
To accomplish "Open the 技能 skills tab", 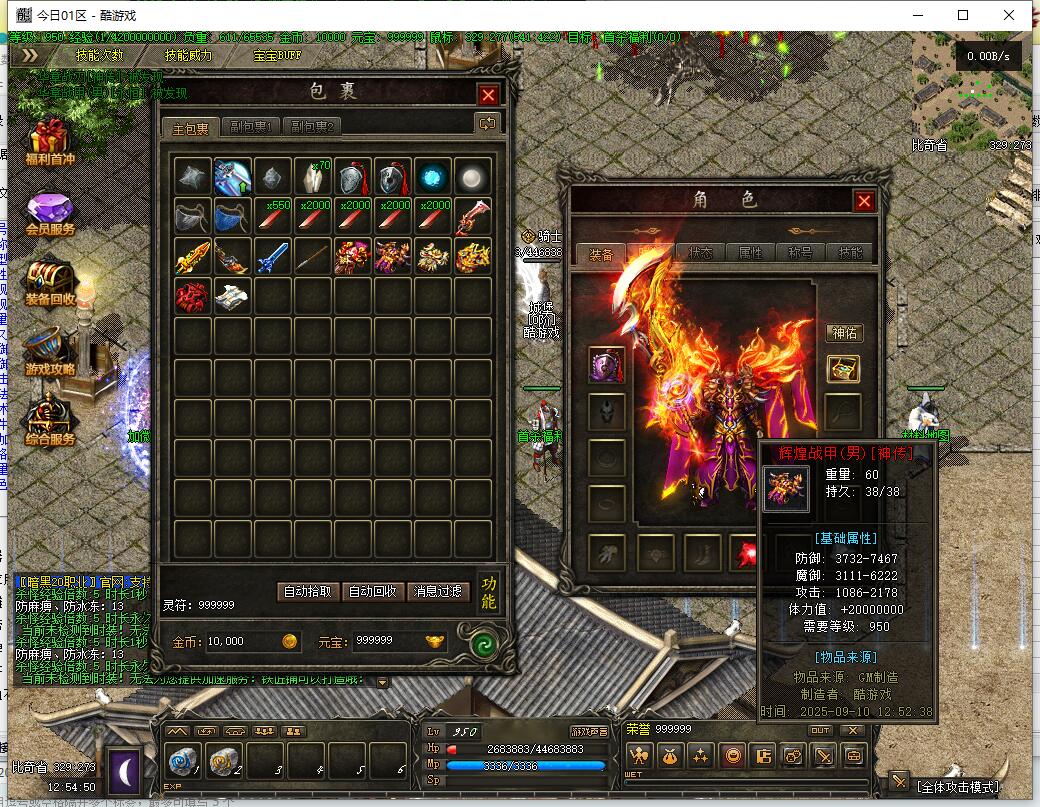I will pyautogui.click(x=850, y=253).
